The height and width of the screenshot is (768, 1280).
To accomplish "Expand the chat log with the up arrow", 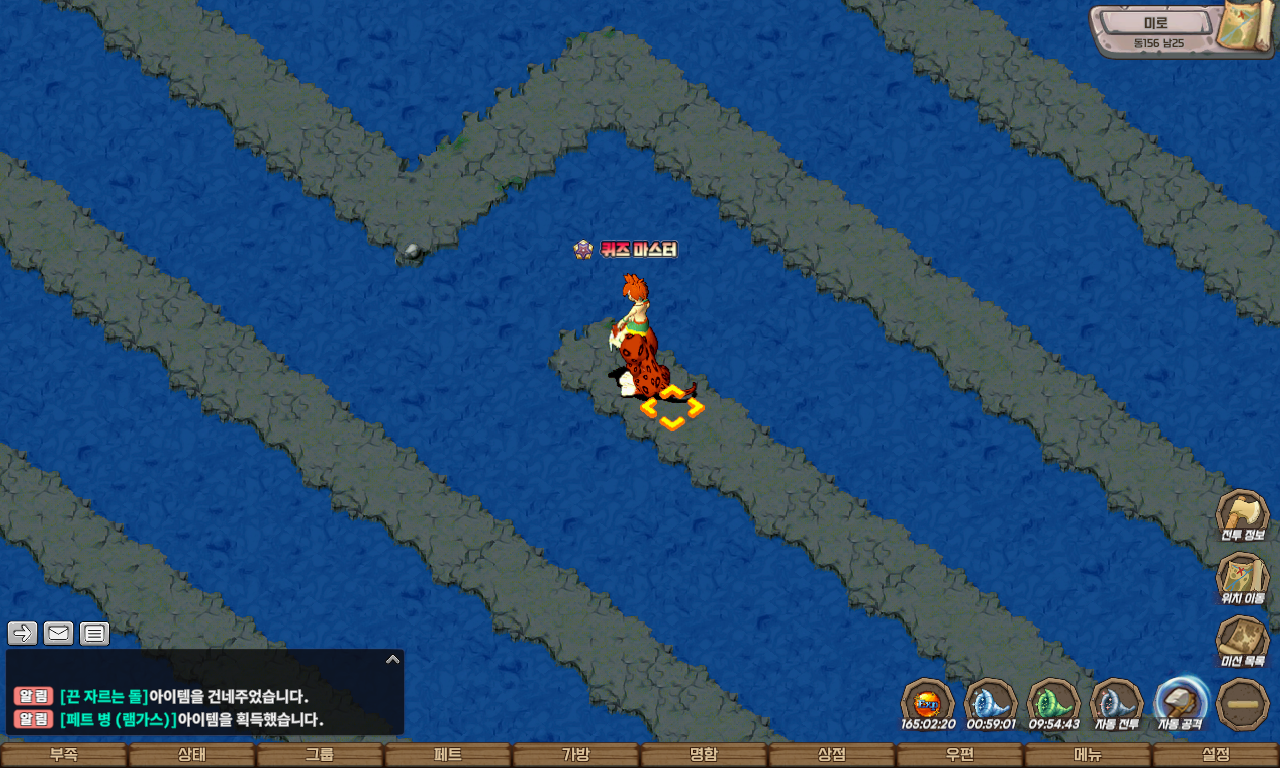I will coord(393,659).
